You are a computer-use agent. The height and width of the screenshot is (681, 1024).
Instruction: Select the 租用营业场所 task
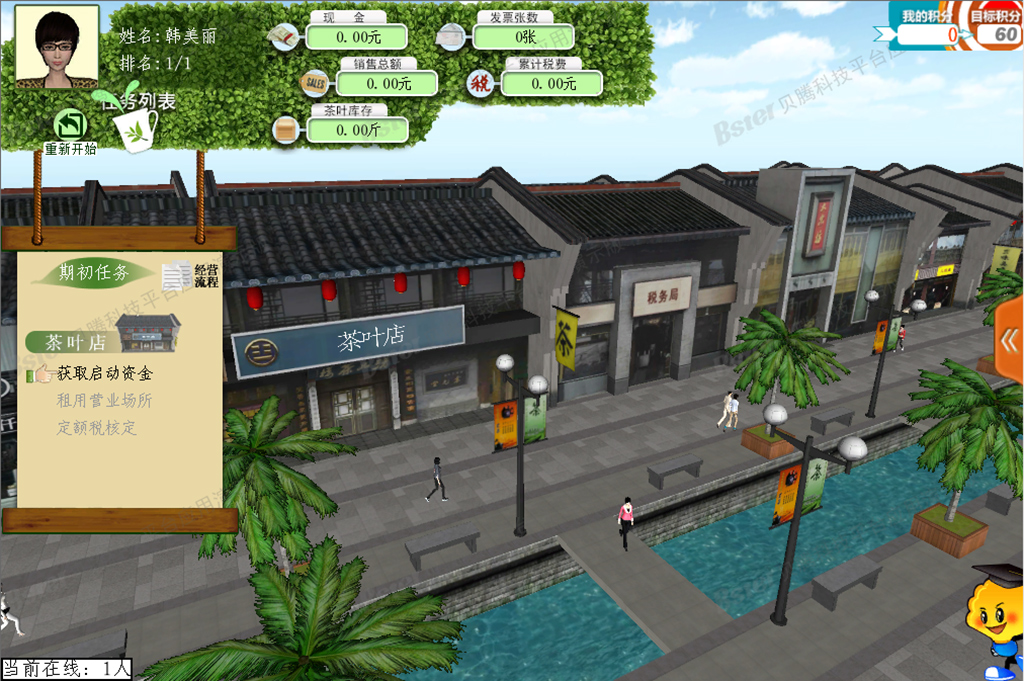(x=104, y=401)
